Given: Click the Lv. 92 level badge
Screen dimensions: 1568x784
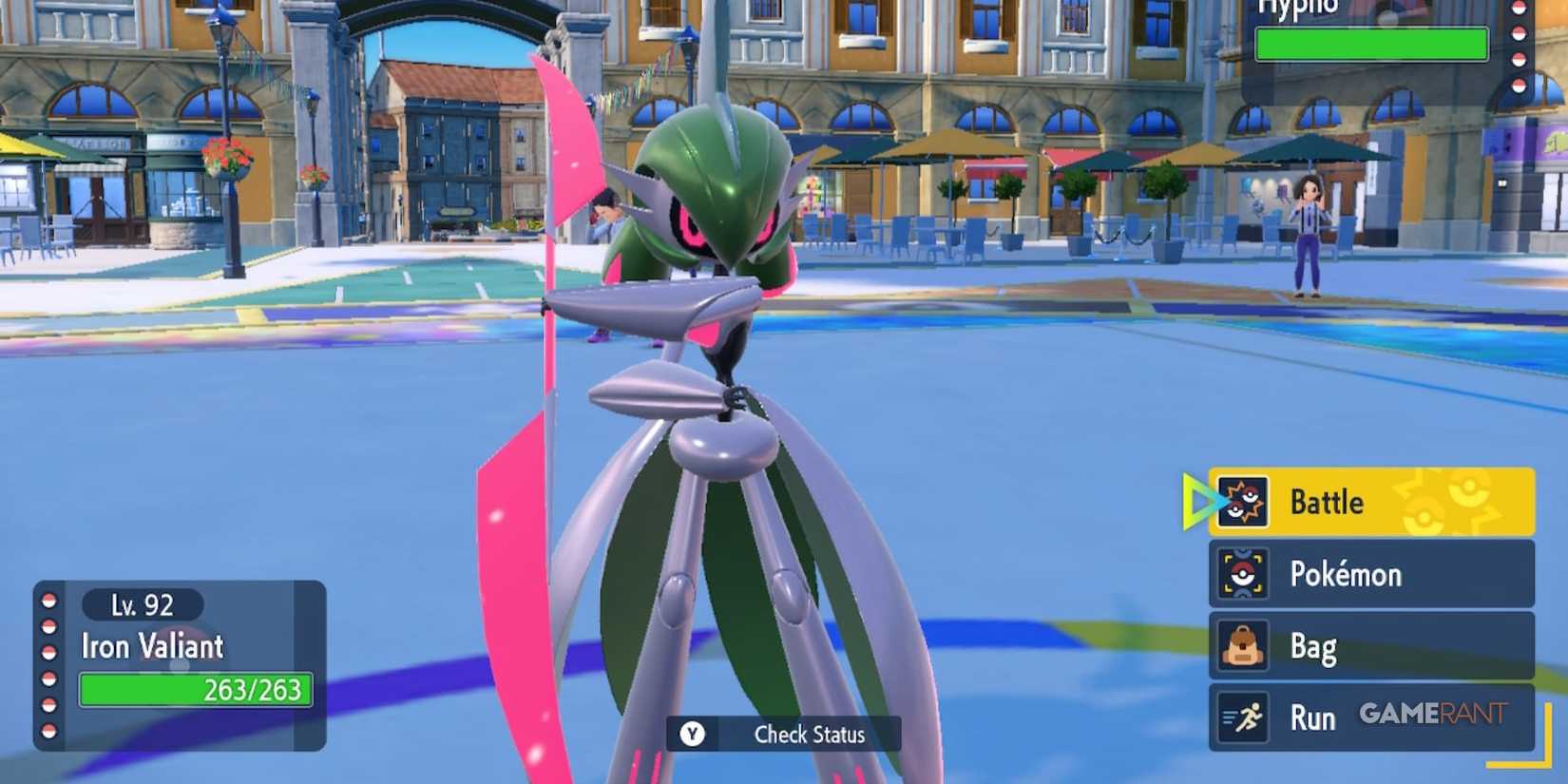Looking at the screenshot, I should 141,605.
